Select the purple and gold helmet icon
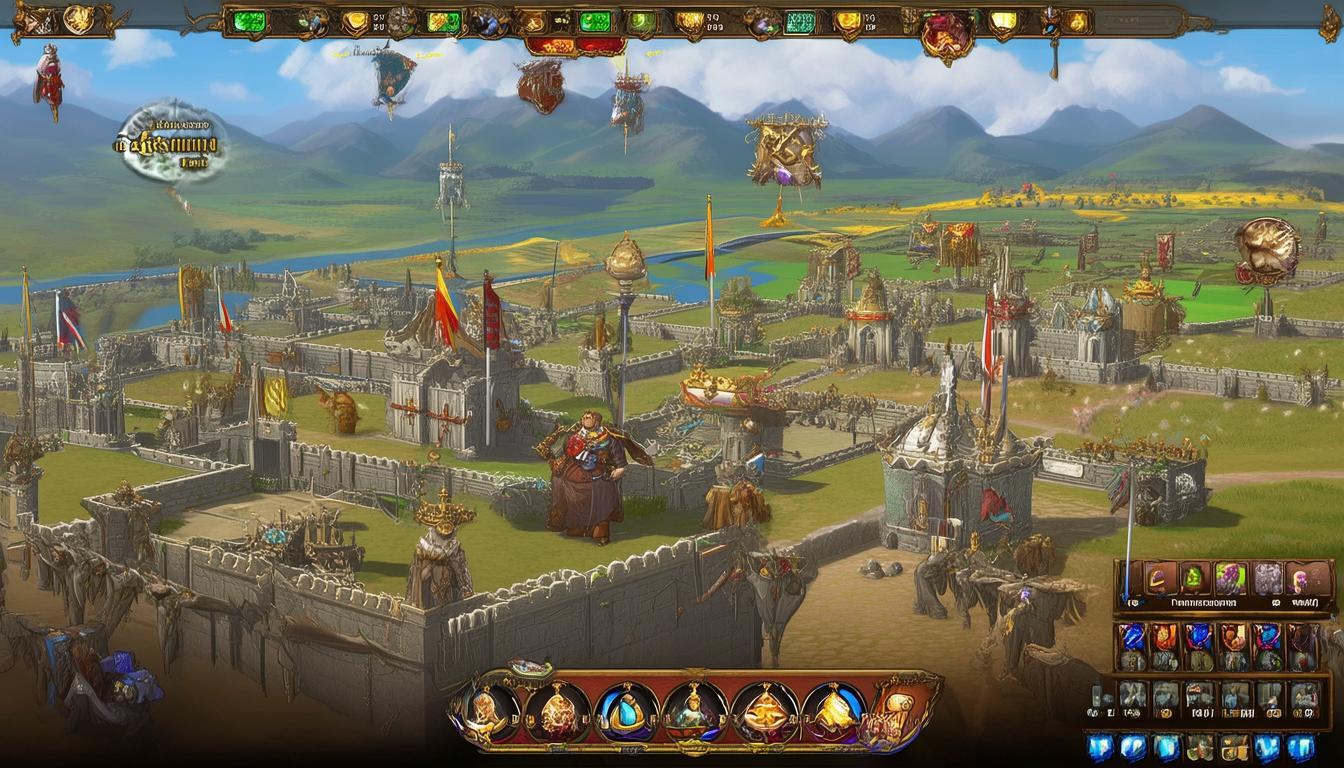The image size is (1344, 768). coord(1160,578)
